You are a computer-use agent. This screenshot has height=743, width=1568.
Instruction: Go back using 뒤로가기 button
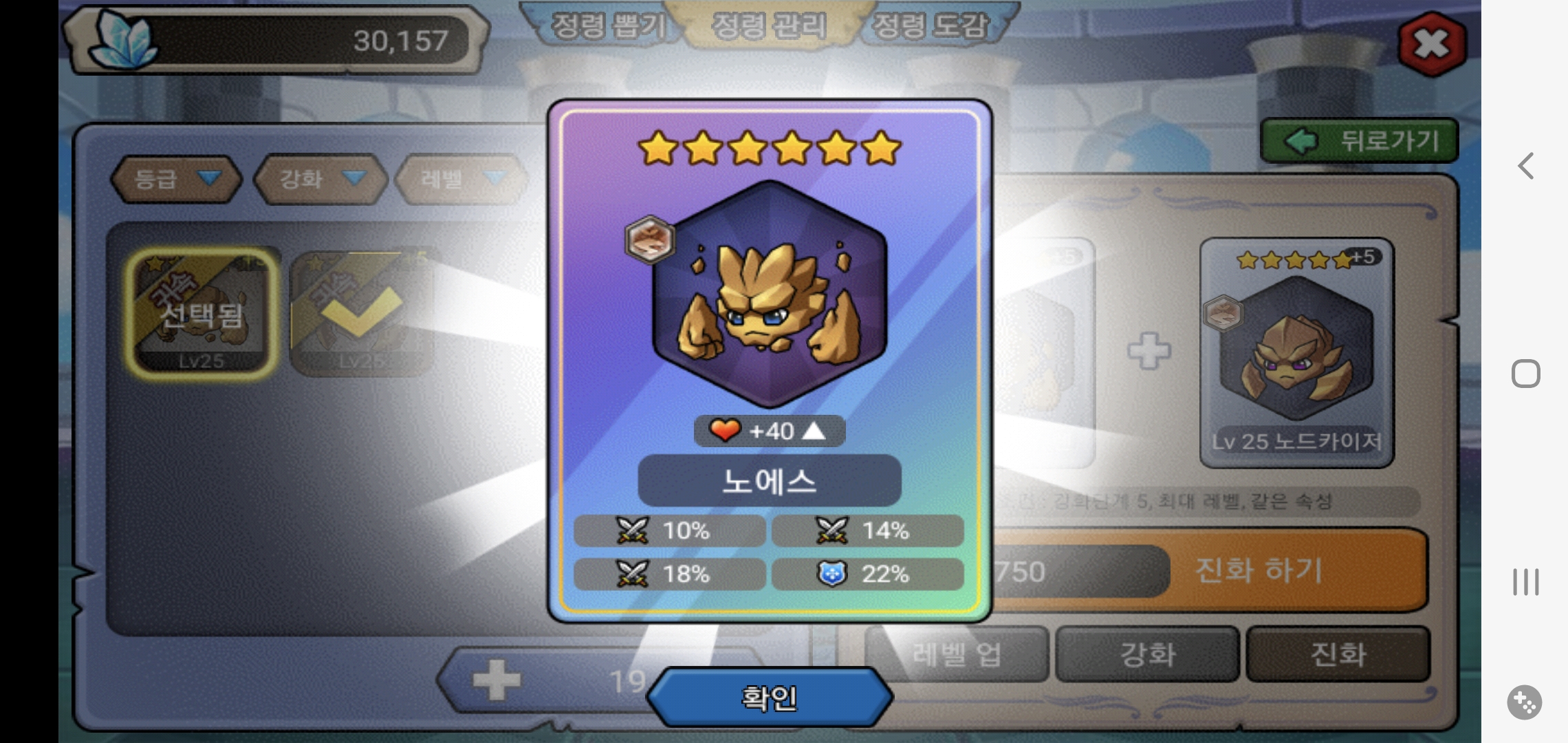(1359, 141)
